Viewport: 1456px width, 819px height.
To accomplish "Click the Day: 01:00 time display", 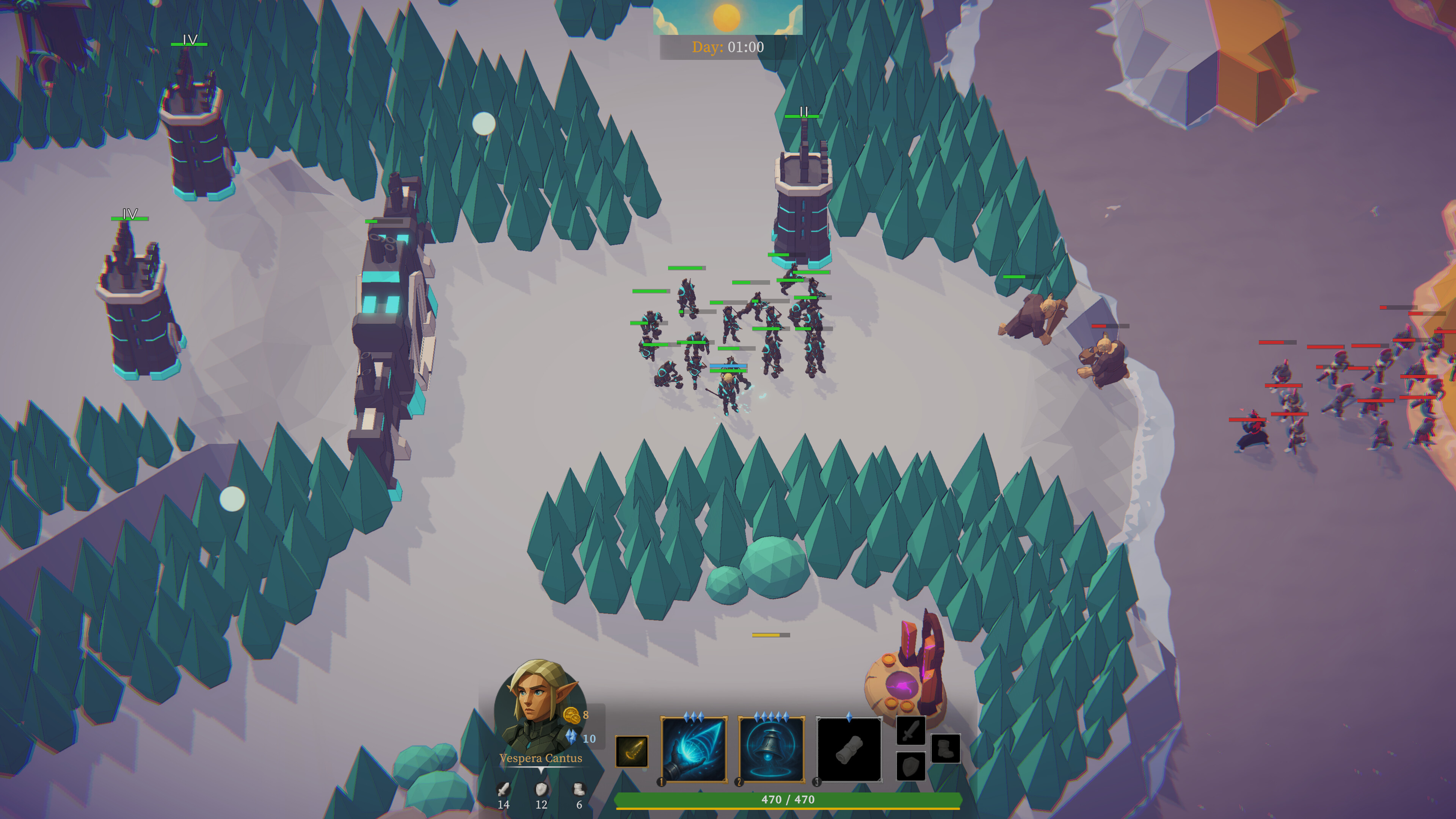I will (728, 47).
